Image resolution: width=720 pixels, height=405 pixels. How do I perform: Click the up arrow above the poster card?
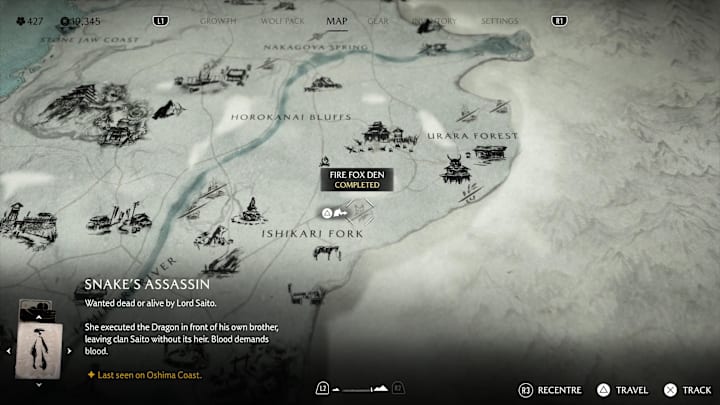[x=40, y=315]
